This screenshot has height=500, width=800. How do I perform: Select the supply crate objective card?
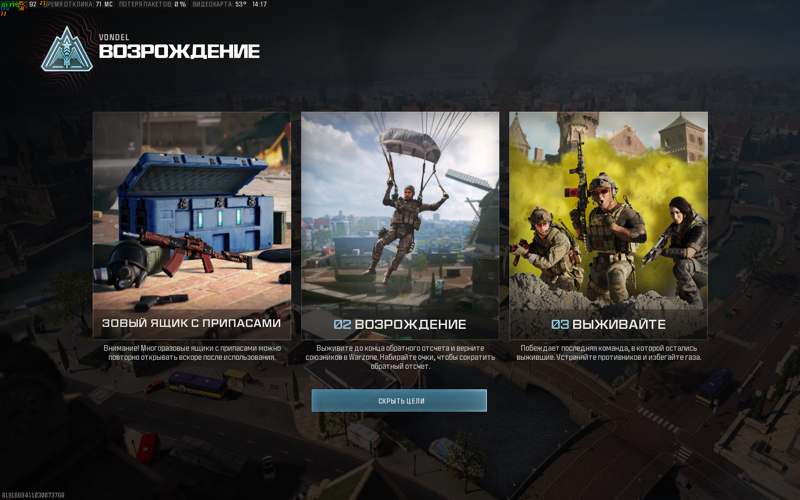[x=192, y=225]
